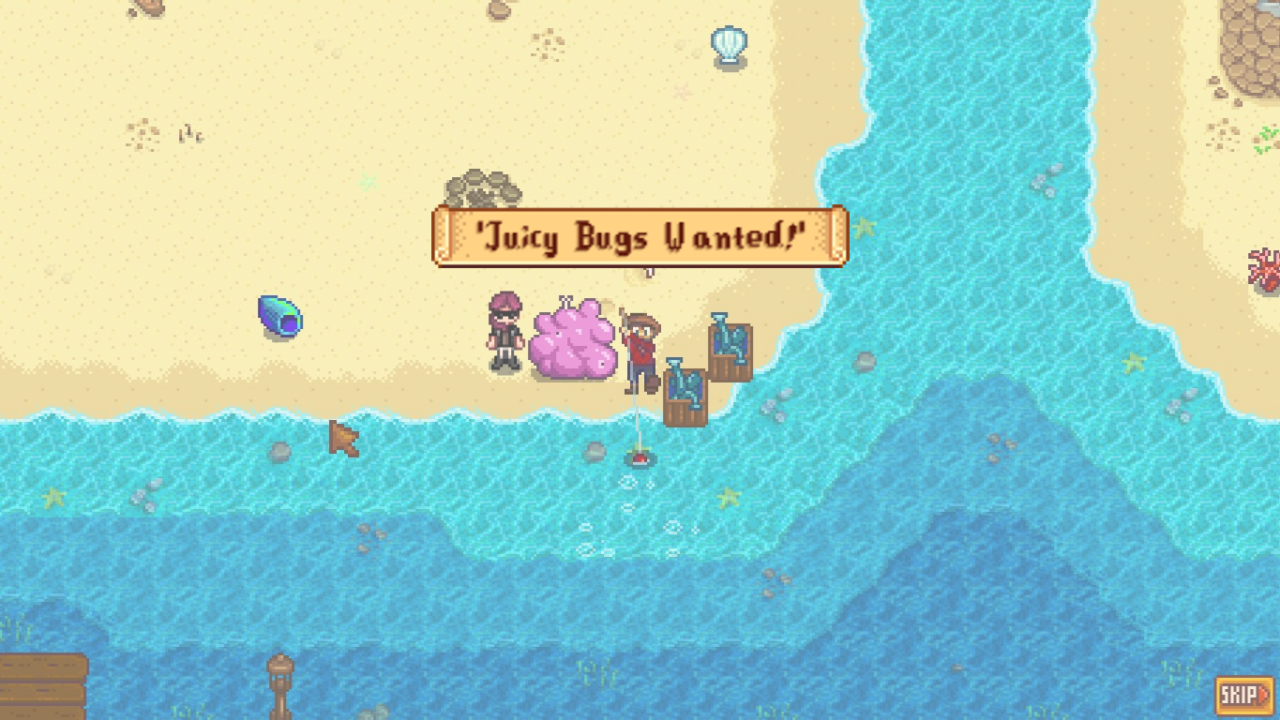Image resolution: width=1280 pixels, height=720 pixels.
Task: Click the left barrel filled with fish
Action: pos(686,392)
